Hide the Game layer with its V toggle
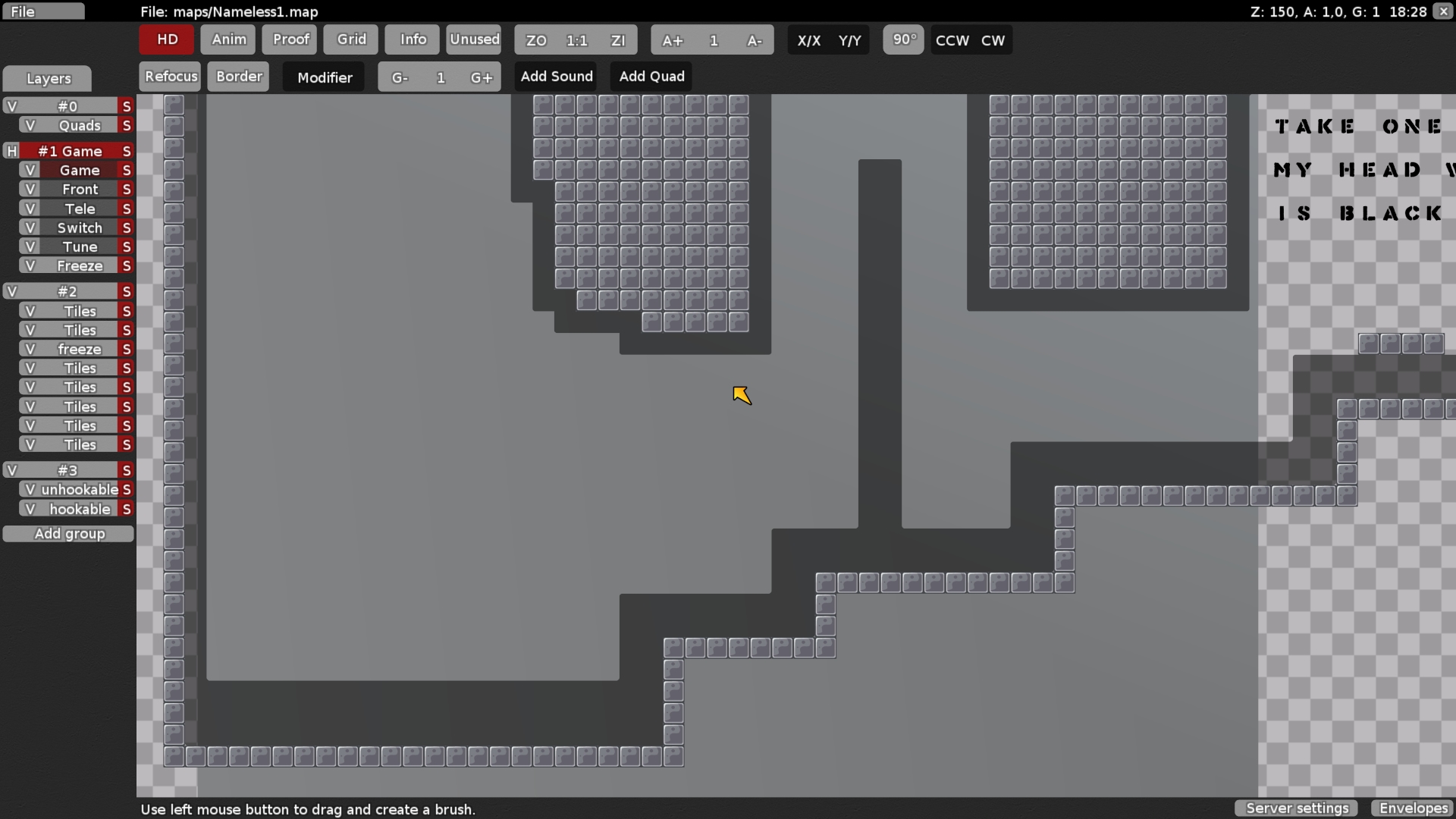Viewport: 1456px width, 819px height. click(30, 170)
